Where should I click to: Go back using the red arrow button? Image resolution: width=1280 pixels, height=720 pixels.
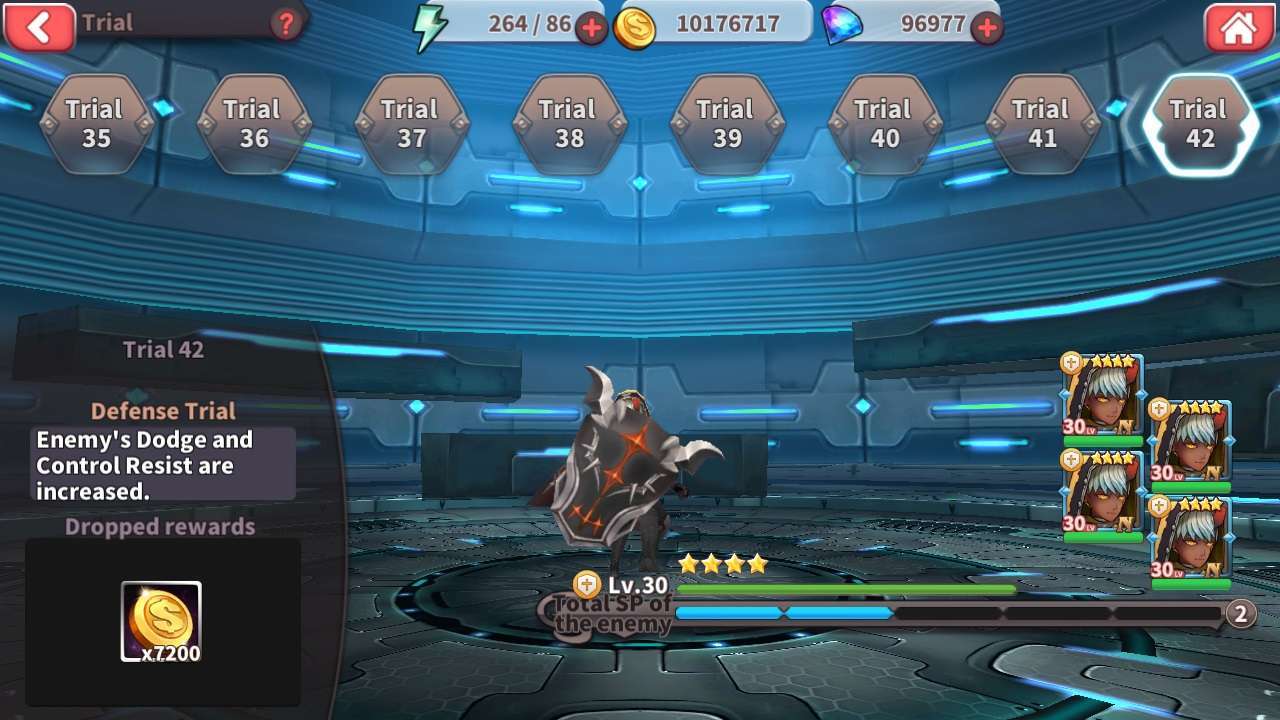[x=39, y=26]
